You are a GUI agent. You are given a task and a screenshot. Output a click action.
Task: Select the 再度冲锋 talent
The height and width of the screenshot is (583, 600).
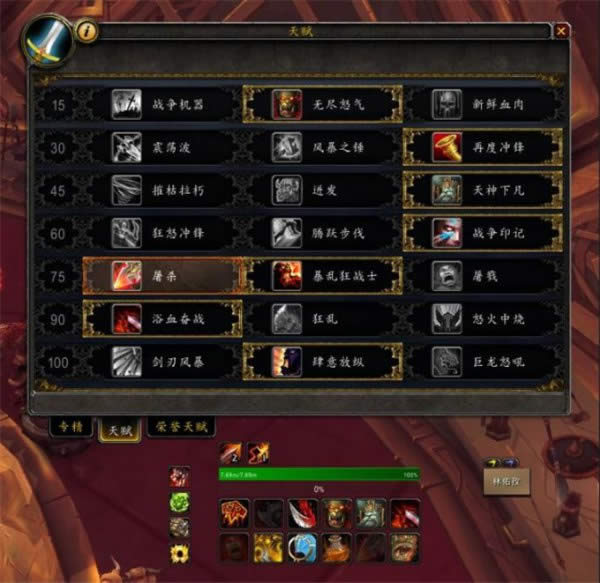click(x=483, y=147)
